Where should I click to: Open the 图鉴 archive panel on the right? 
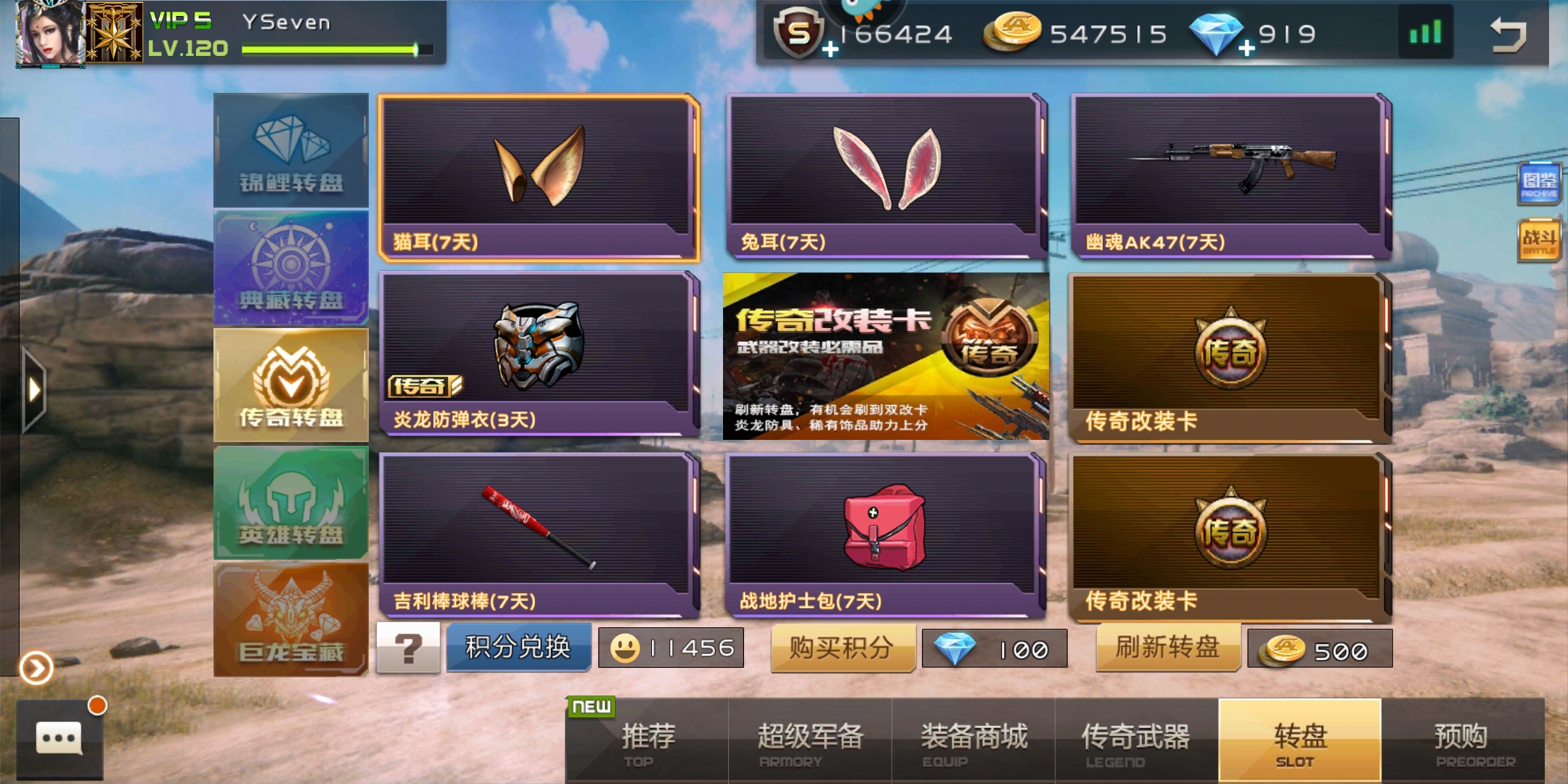pos(1538,181)
